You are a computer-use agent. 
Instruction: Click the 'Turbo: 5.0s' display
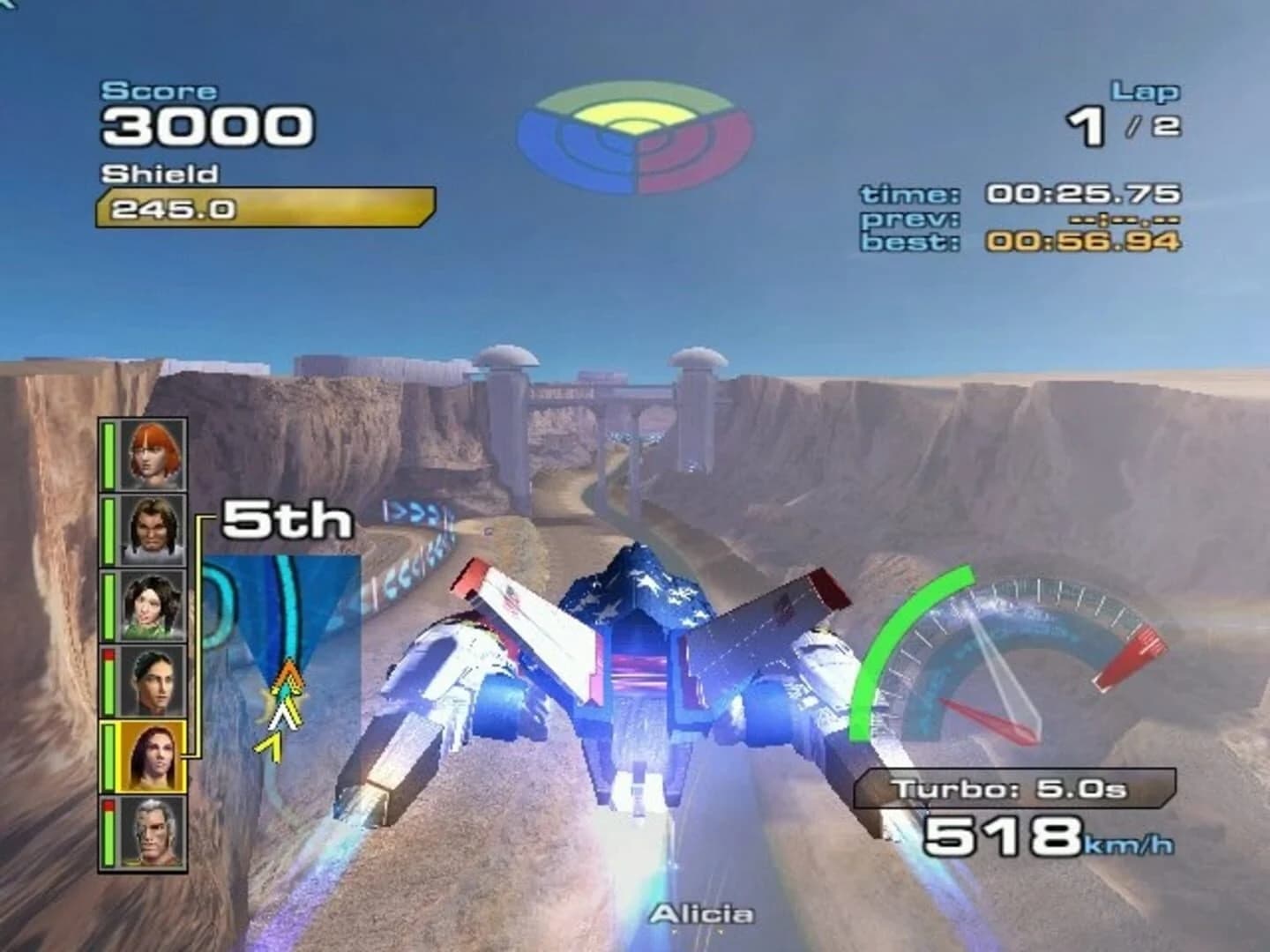1014,787
